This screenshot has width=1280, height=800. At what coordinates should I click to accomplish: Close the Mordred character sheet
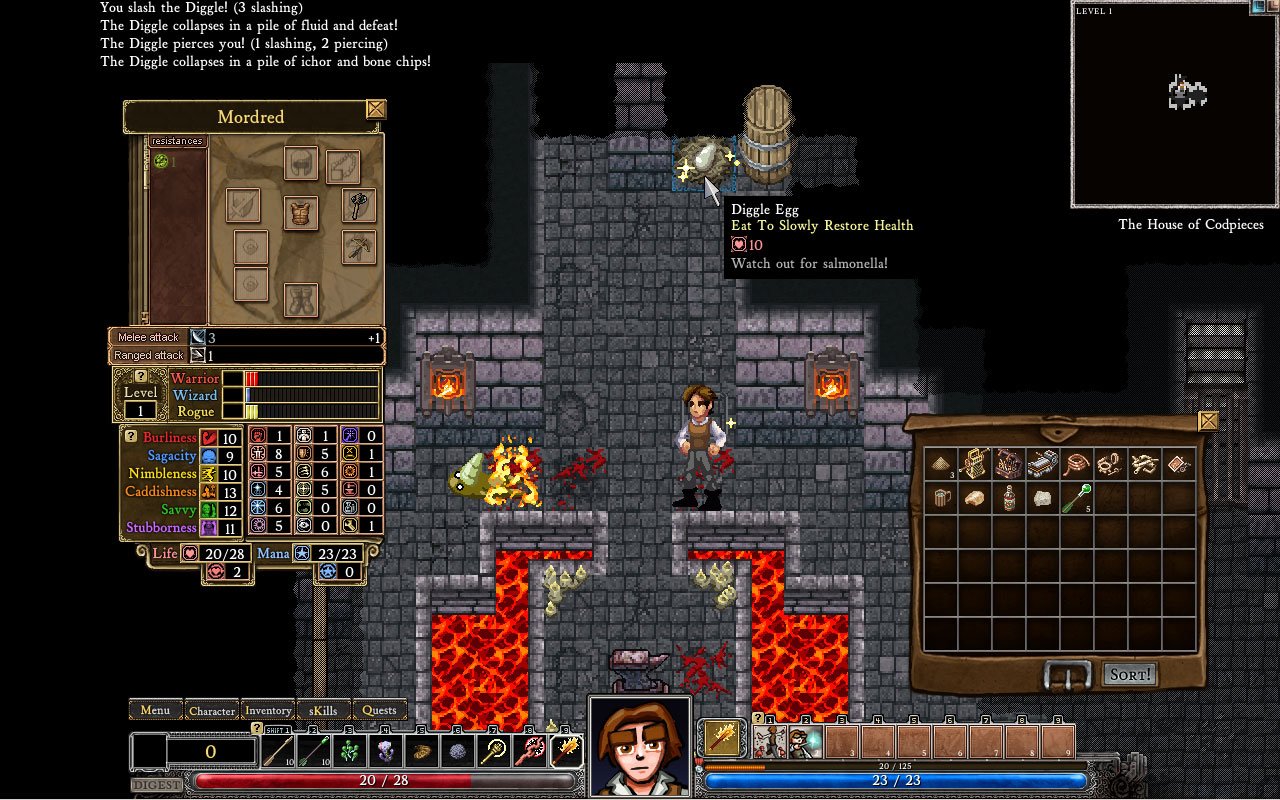point(376,109)
